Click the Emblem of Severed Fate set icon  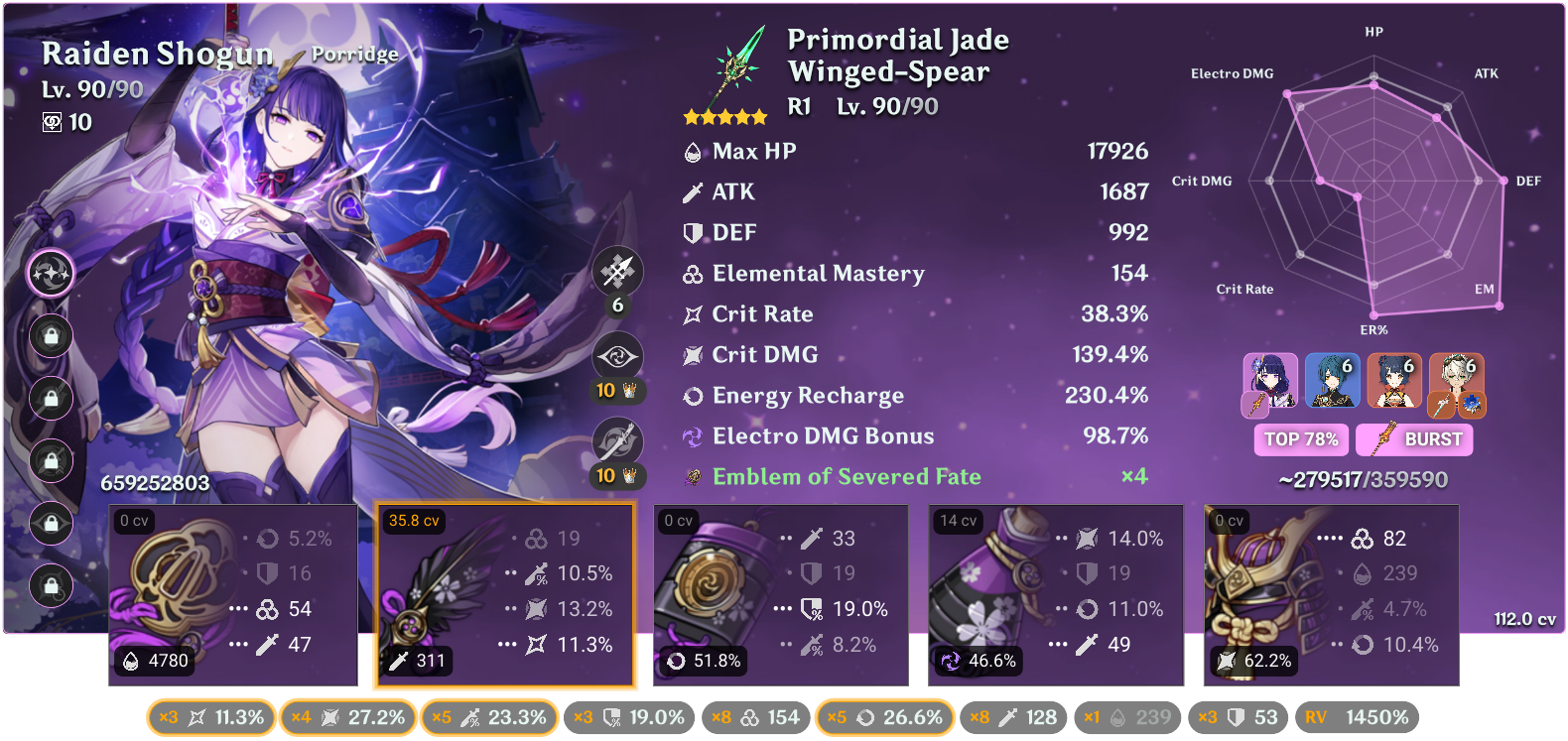coord(692,476)
